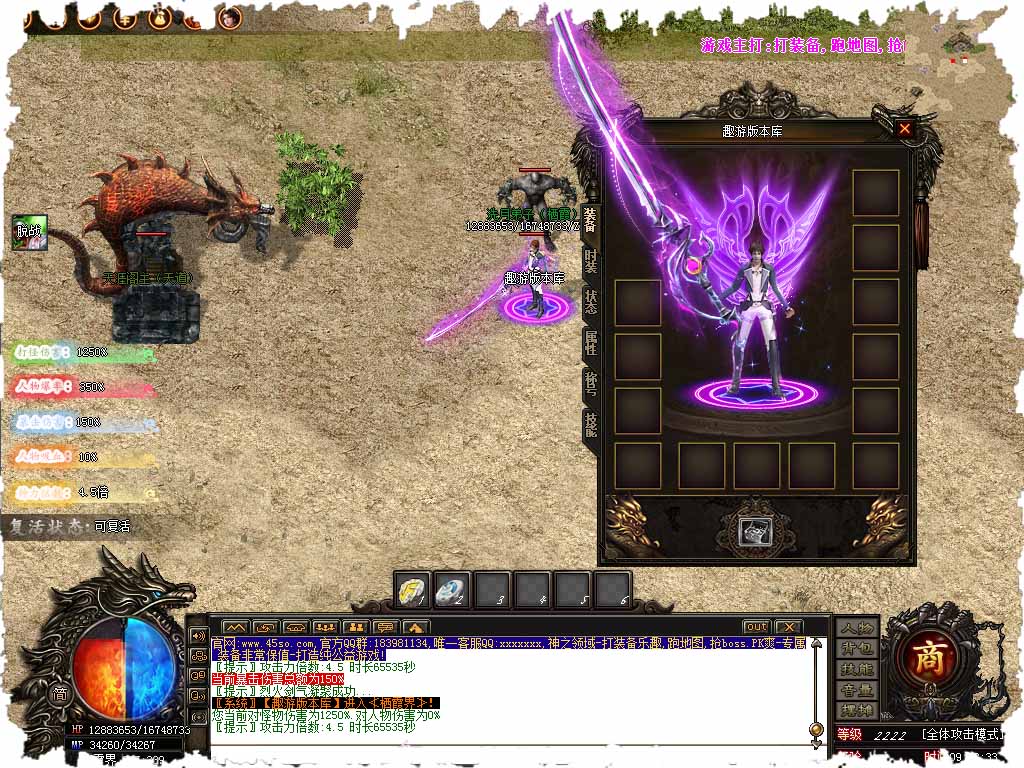Switch to the 技能 skills tab
1024x768 pixels.
point(590,426)
